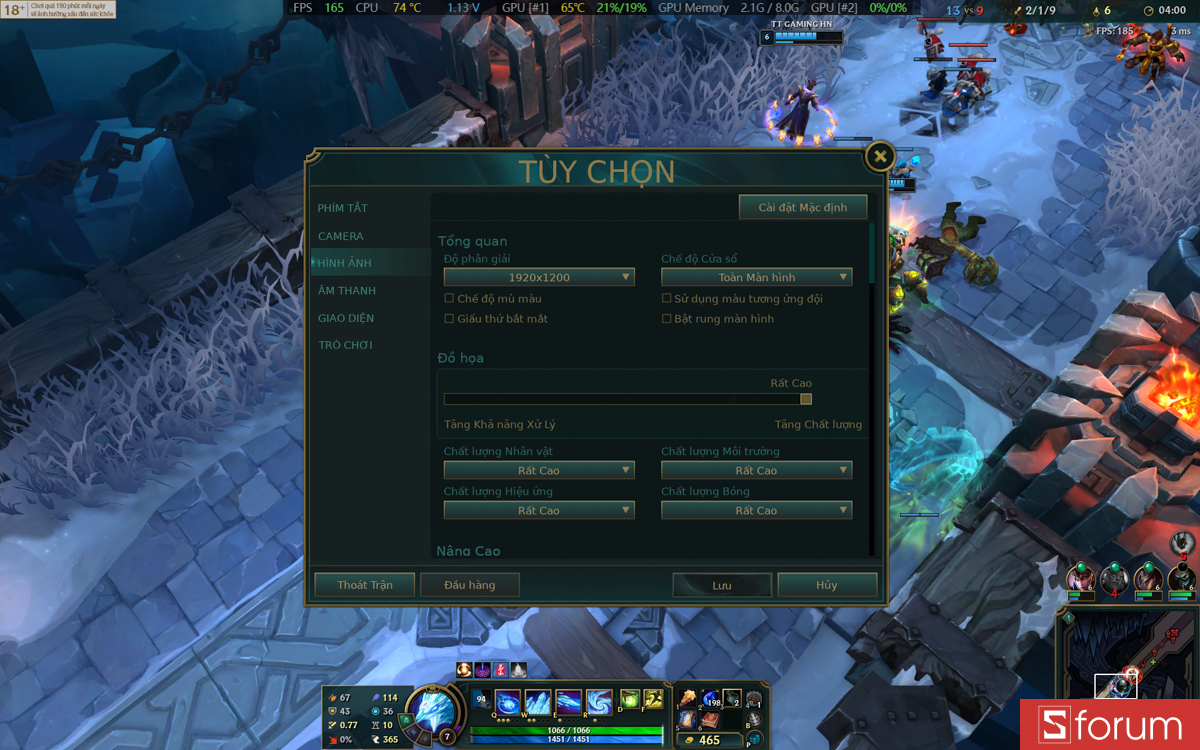Change the Chất lượng Bóng dropdown
This screenshot has width=1200, height=750.
[x=756, y=510]
